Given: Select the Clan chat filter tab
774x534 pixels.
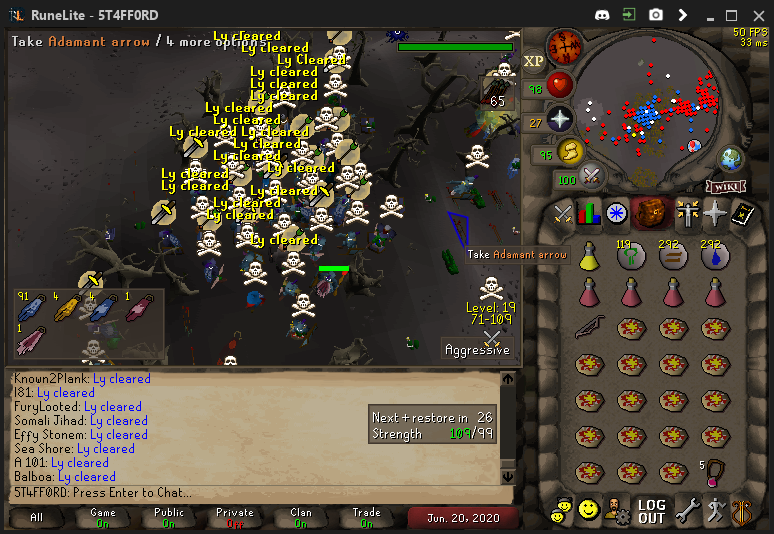Looking at the screenshot, I should pyautogui.click(x=300, y=517).
